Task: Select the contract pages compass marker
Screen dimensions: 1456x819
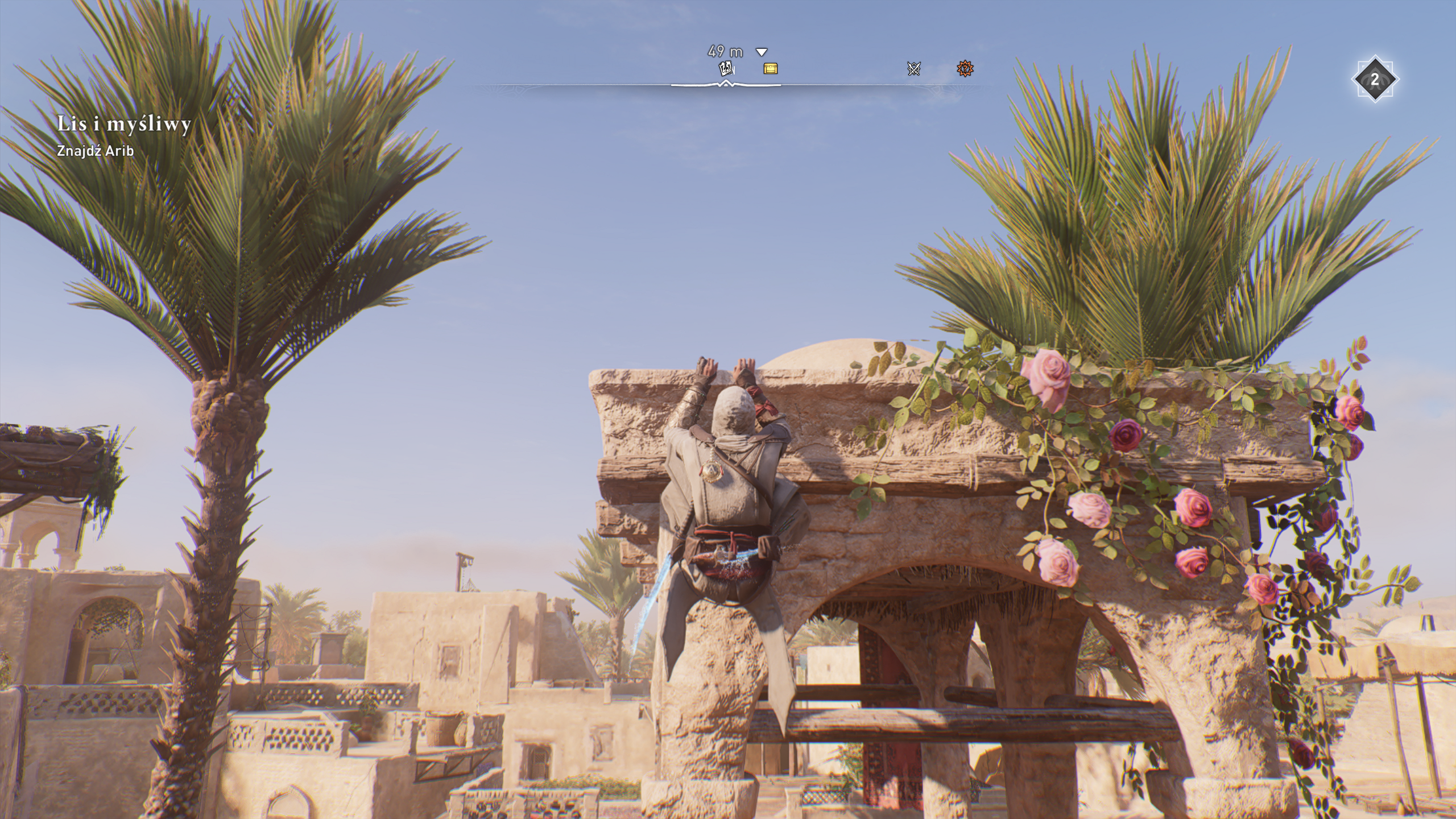Action: click(726, 69)
